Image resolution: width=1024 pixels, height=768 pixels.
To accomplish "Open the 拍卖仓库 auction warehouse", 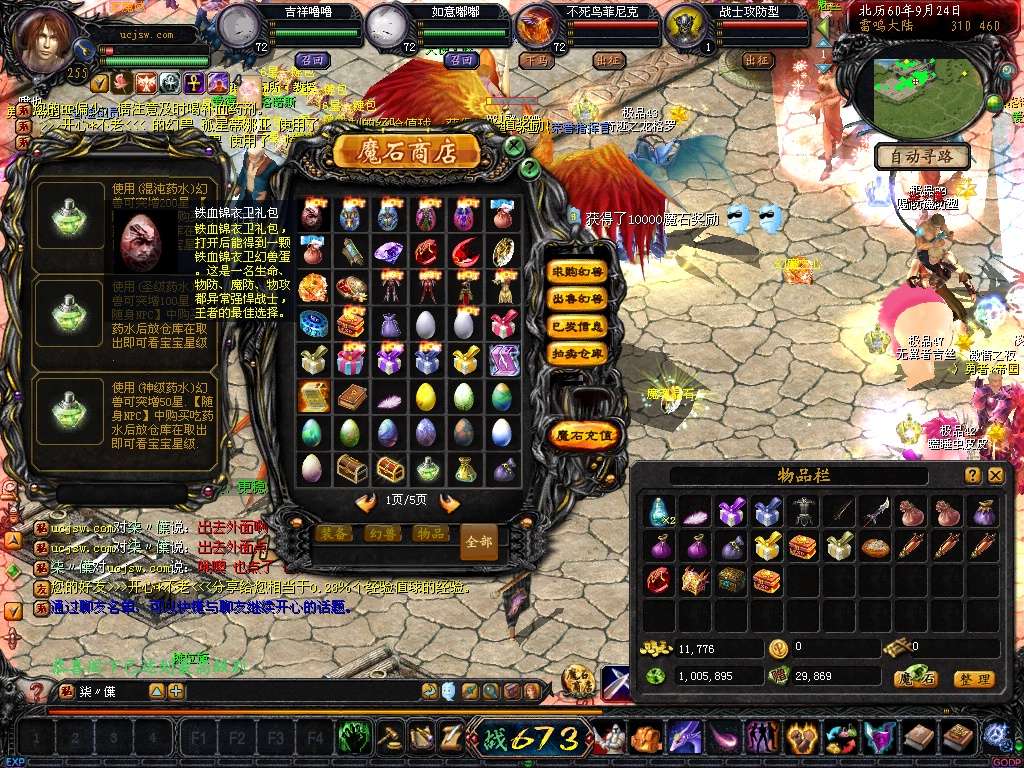I will pos(577,353).
